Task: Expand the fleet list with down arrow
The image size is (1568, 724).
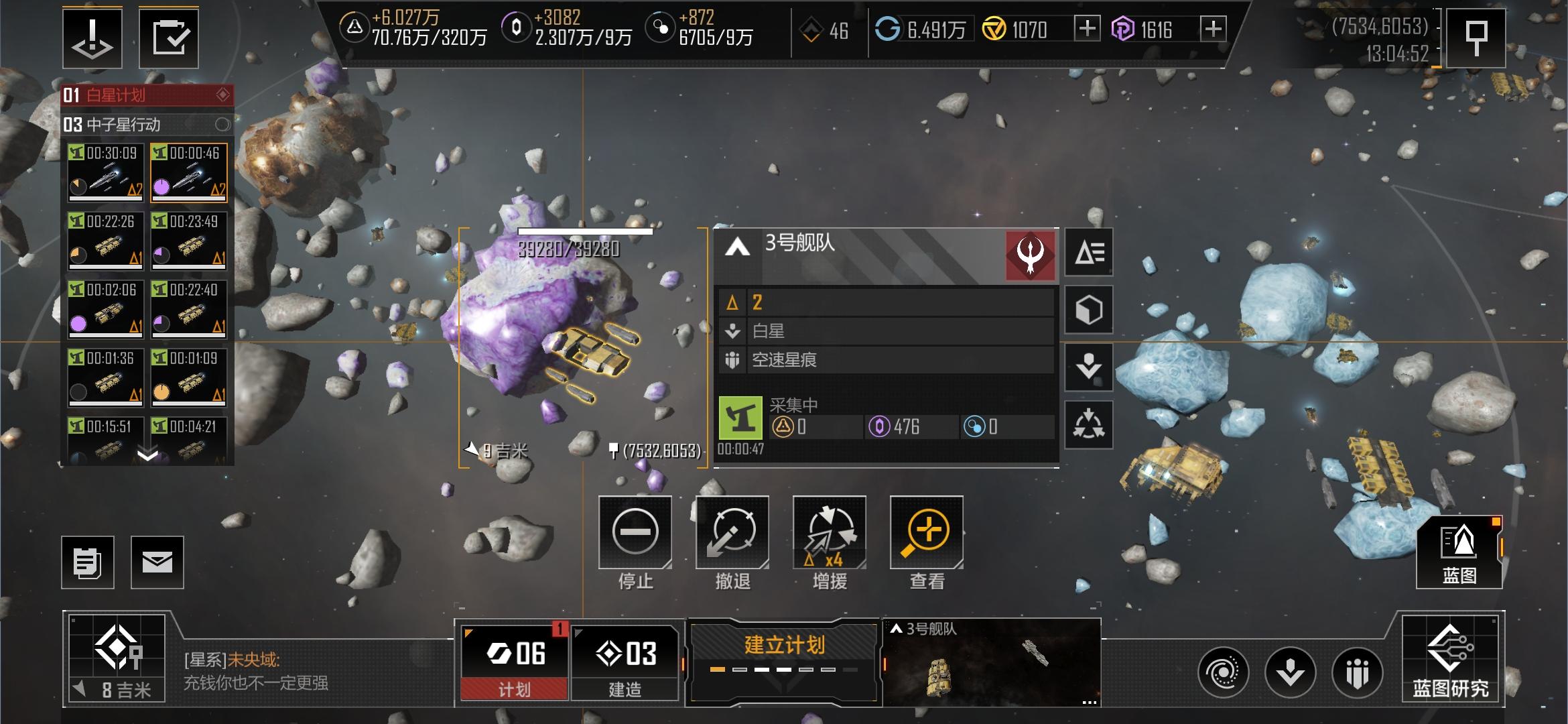Action: (147, 455)
